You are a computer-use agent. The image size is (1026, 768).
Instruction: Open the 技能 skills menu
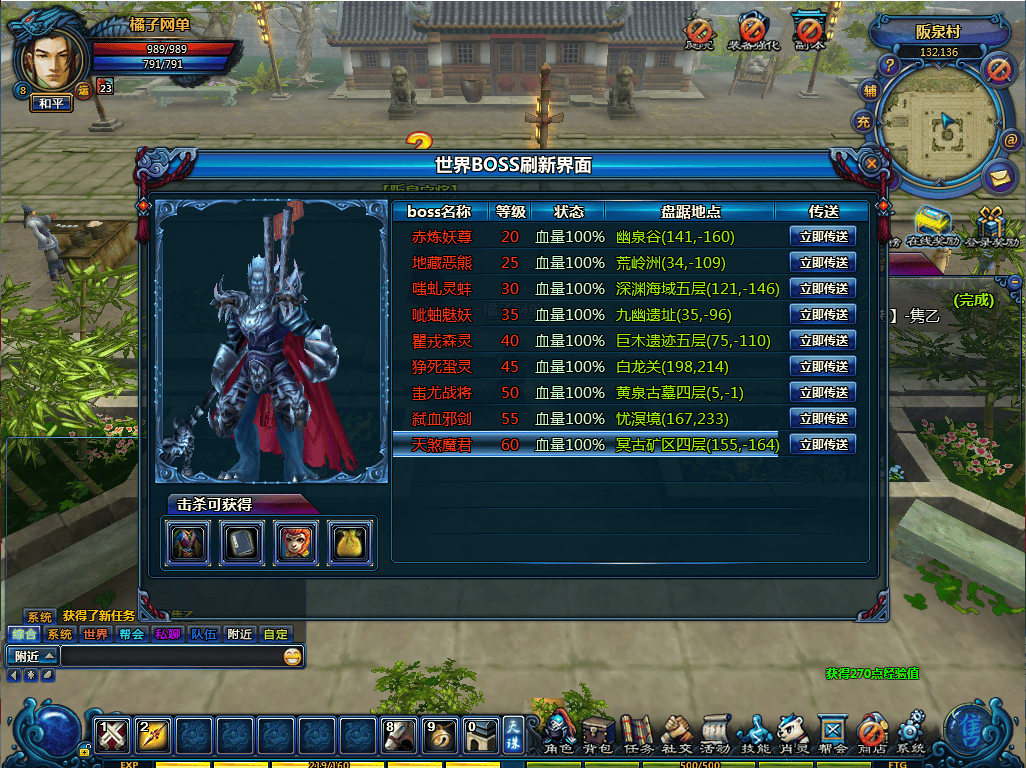coord(754,734)
